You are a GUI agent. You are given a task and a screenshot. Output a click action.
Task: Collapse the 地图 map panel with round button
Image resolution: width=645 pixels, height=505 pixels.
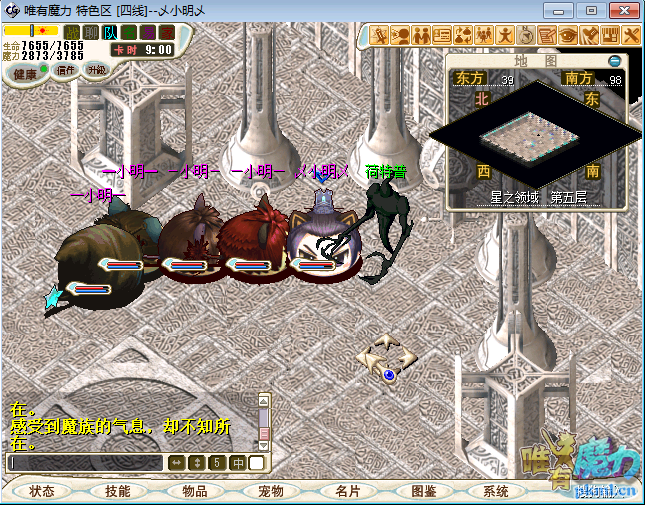point(614,61)
